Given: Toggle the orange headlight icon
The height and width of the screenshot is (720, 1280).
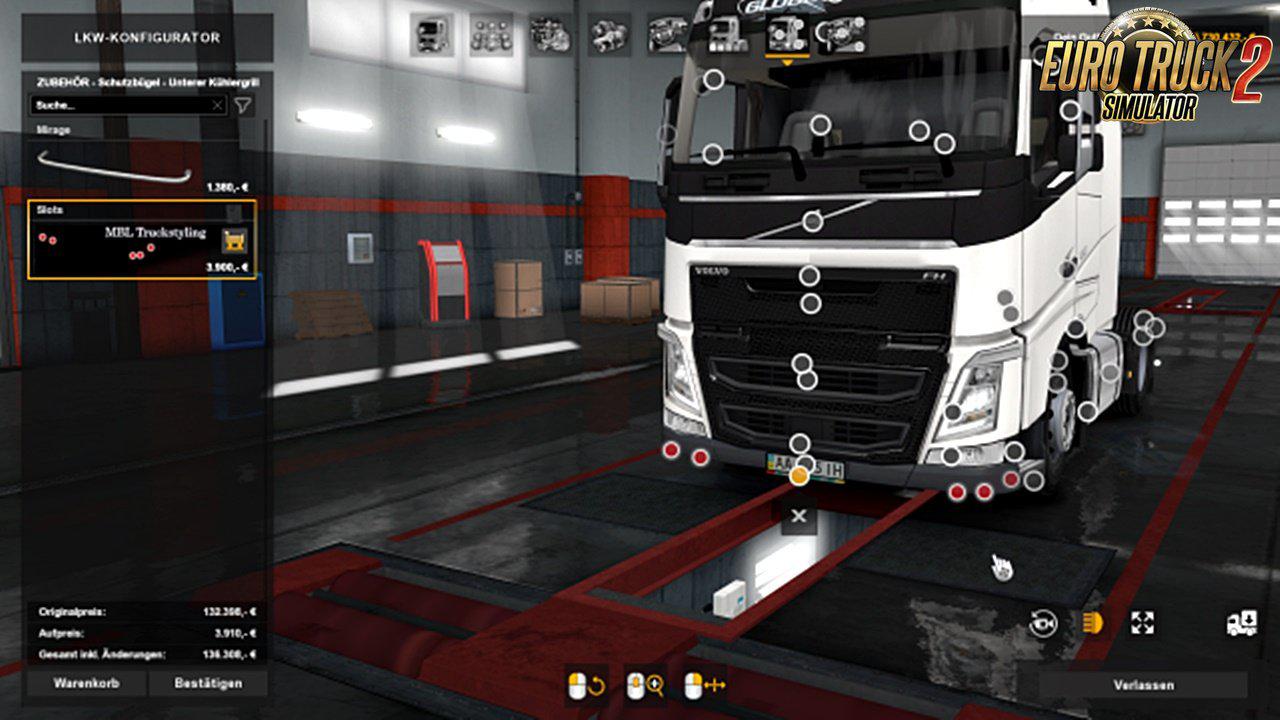Looking at the screenshot, I should tap(1092, 623).
